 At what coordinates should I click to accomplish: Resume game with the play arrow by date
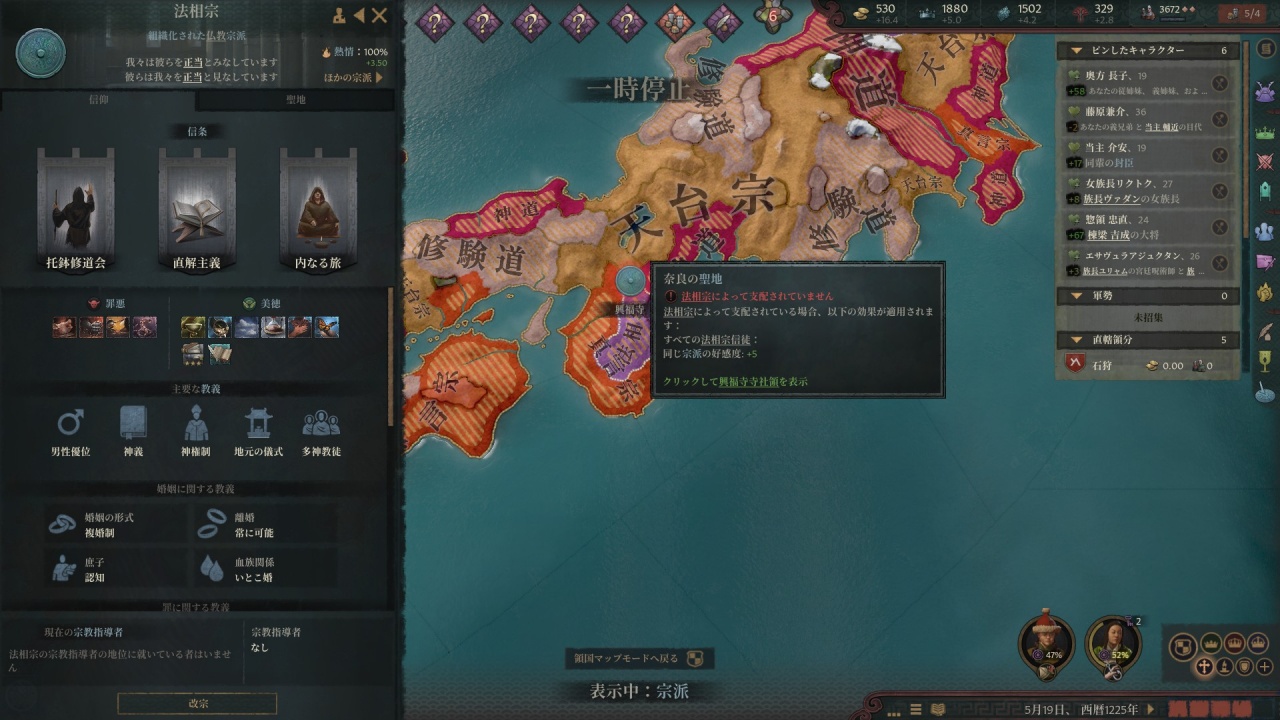1149,709
